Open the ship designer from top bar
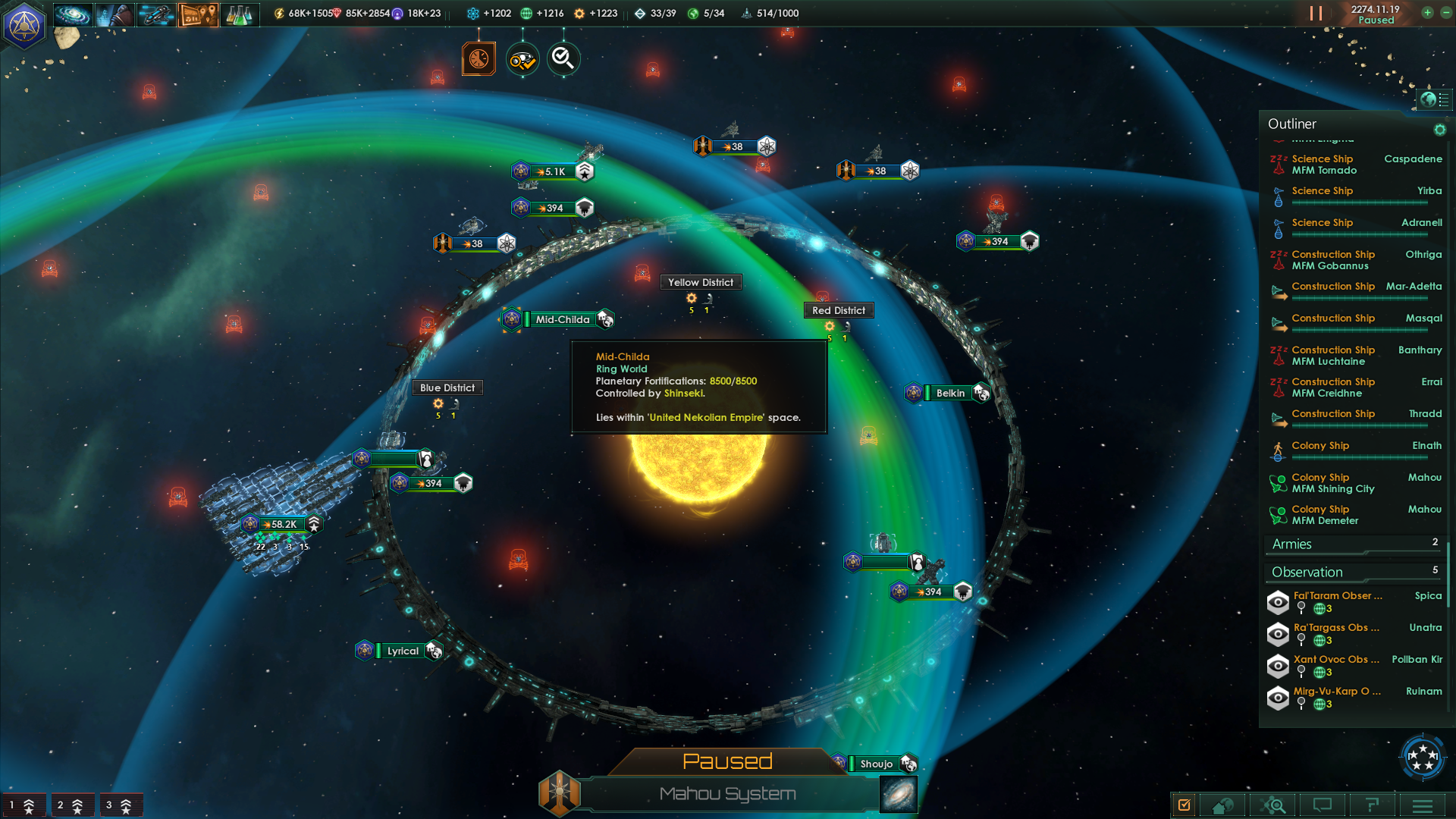The width and height of the screenshot is (1456, 819). pyautogui.click(x=156, y=14)
